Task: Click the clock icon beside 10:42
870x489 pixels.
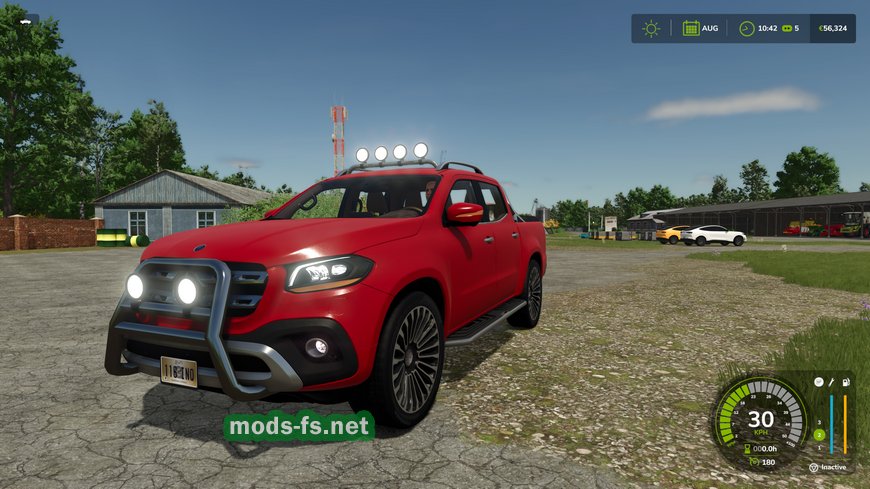Action: (x=747, y=28)
